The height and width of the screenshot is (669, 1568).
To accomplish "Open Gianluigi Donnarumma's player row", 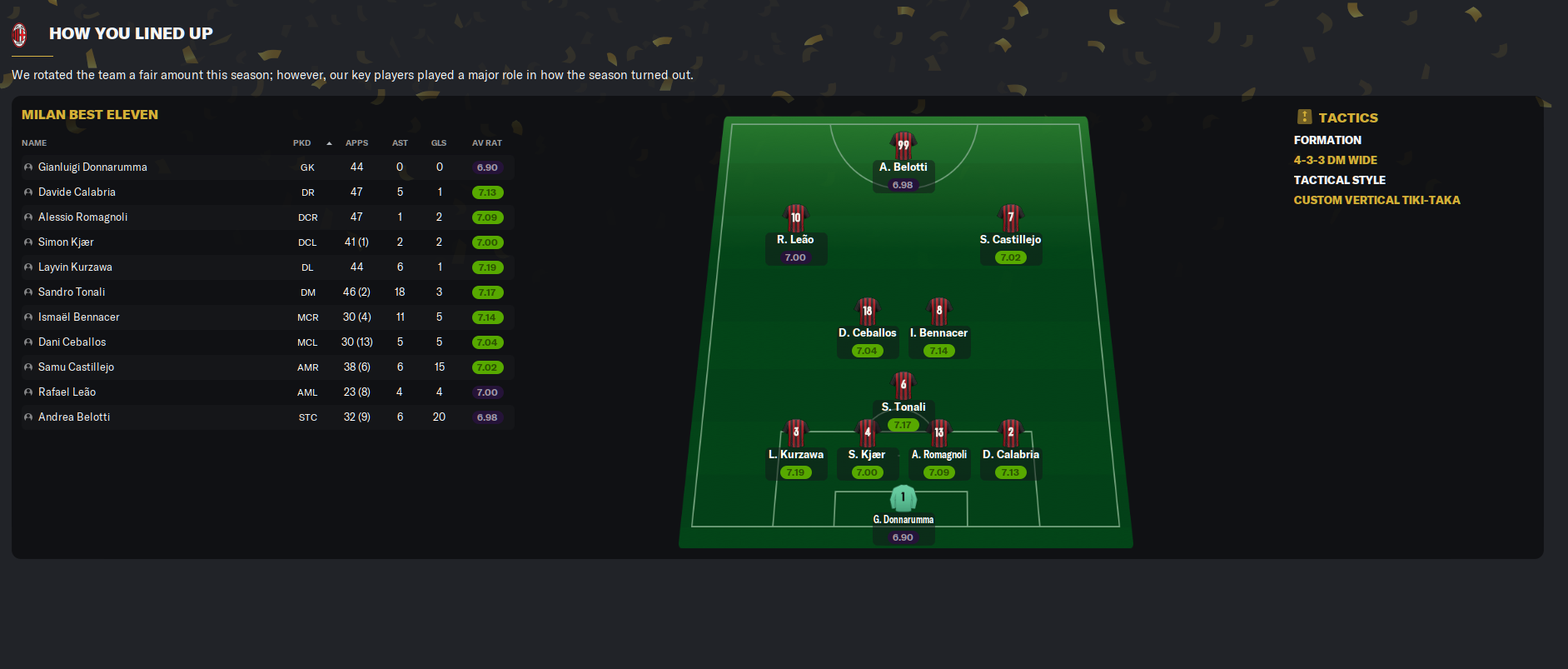I will pyautogui.click(x=92, y=167).
